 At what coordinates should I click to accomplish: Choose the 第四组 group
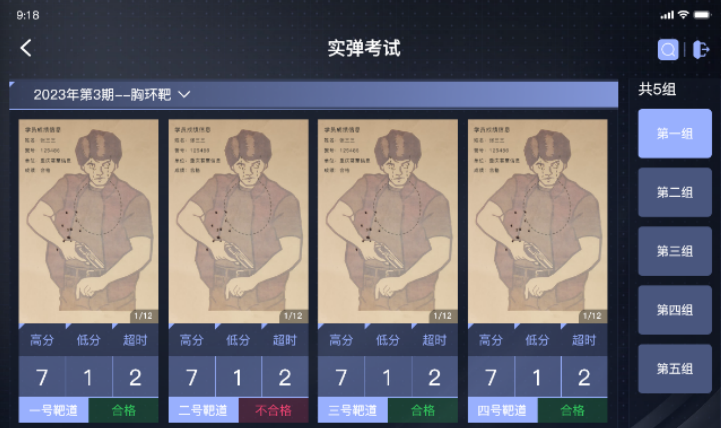pyautogui.click(x=675, y=310)
